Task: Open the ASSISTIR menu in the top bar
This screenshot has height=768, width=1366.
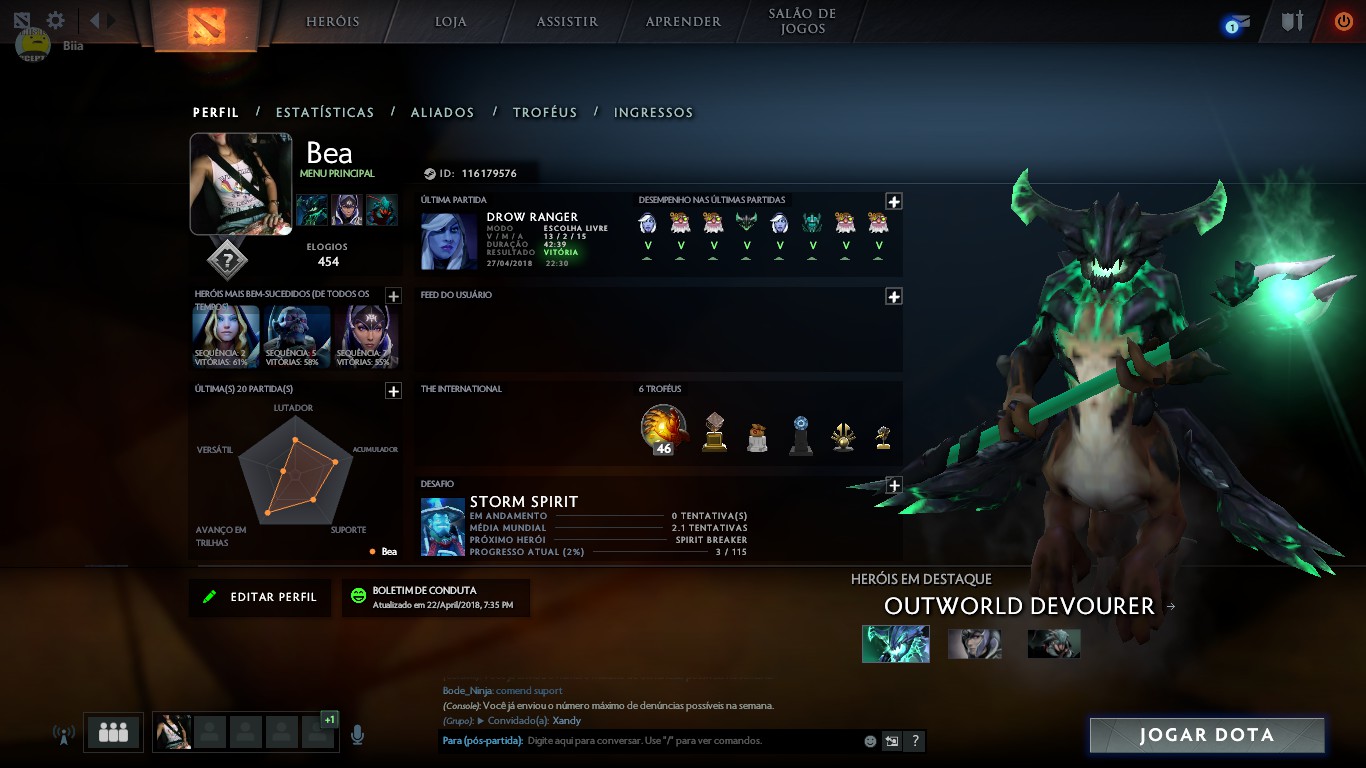Action: click(565, 20)
